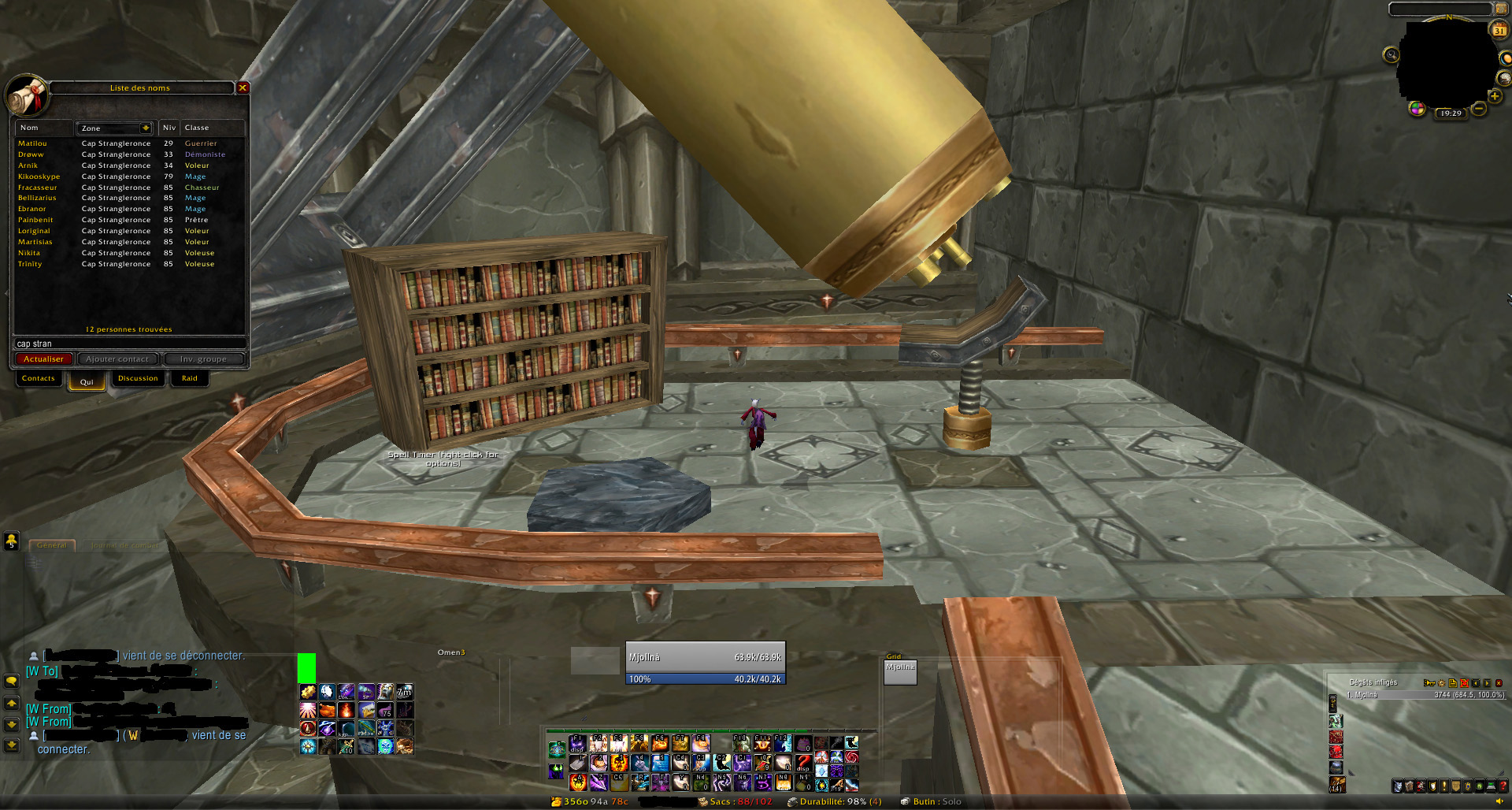Switch to the Général chat tab
Image resolution: width=1512 pixels, height=810 pixels.
52,545
